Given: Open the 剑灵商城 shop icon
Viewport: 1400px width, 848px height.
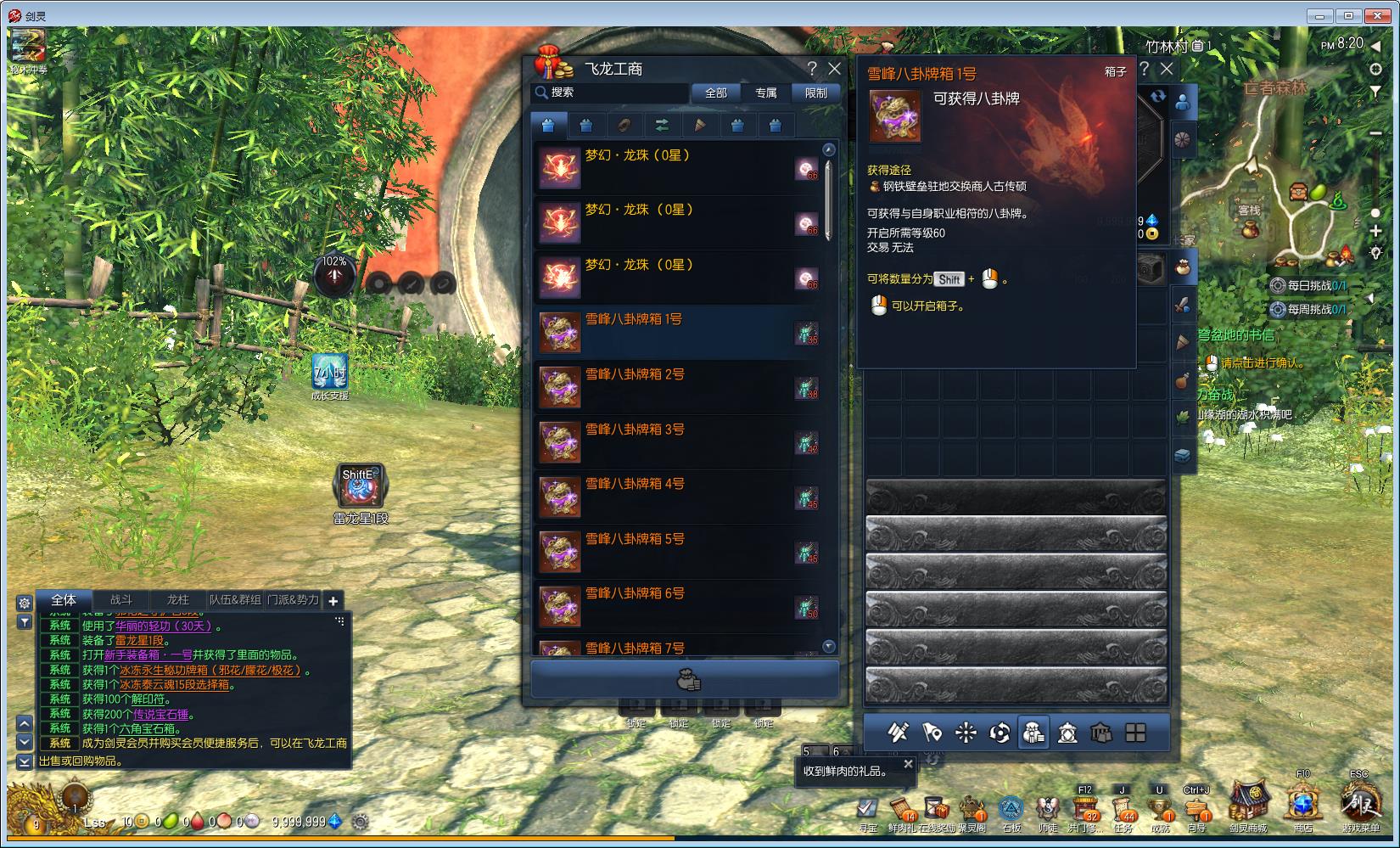Looking at the screenshot, I should click(x=1248, y=805).
